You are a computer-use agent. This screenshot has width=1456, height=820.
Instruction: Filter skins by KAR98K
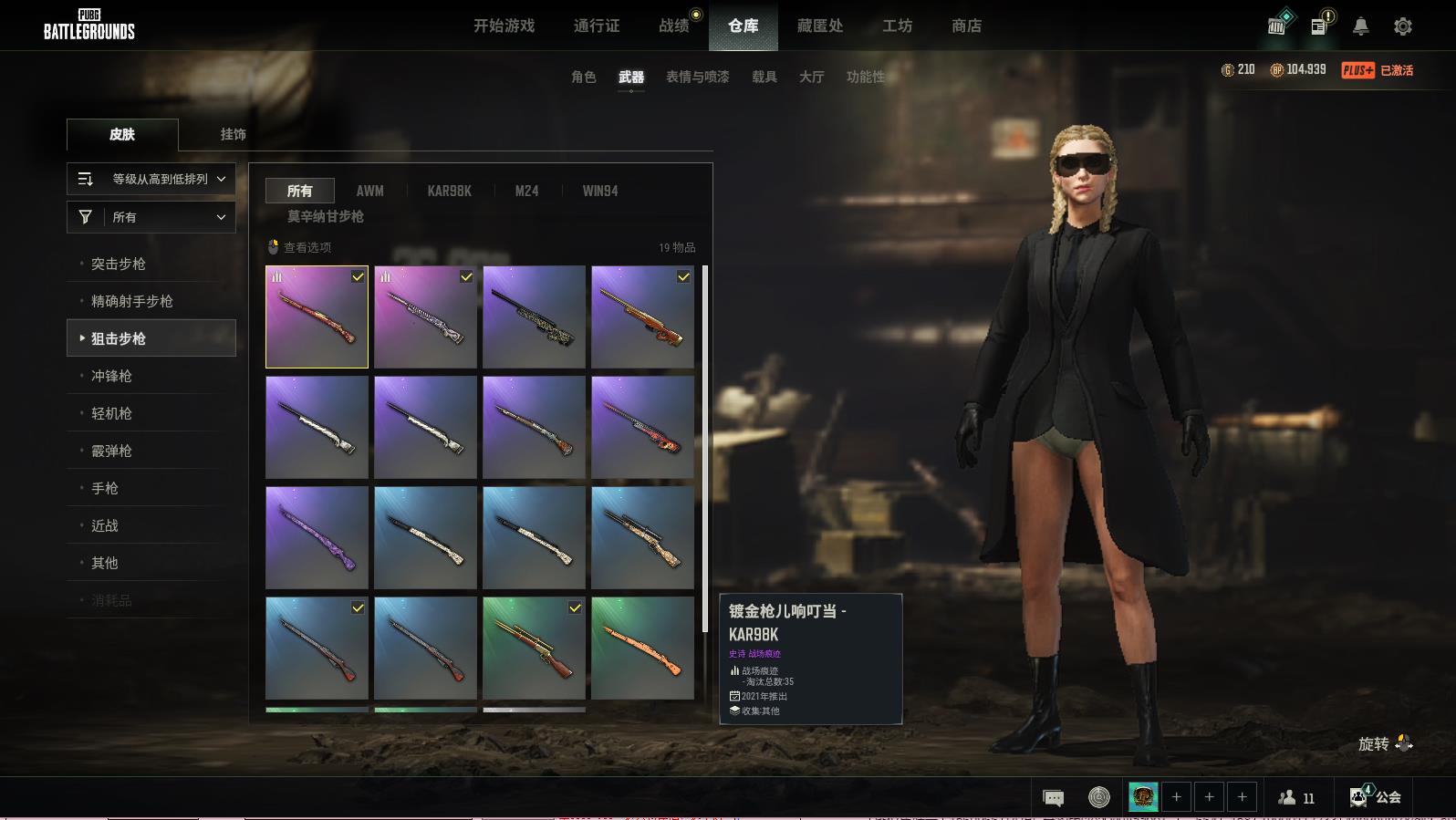[449, 191]
